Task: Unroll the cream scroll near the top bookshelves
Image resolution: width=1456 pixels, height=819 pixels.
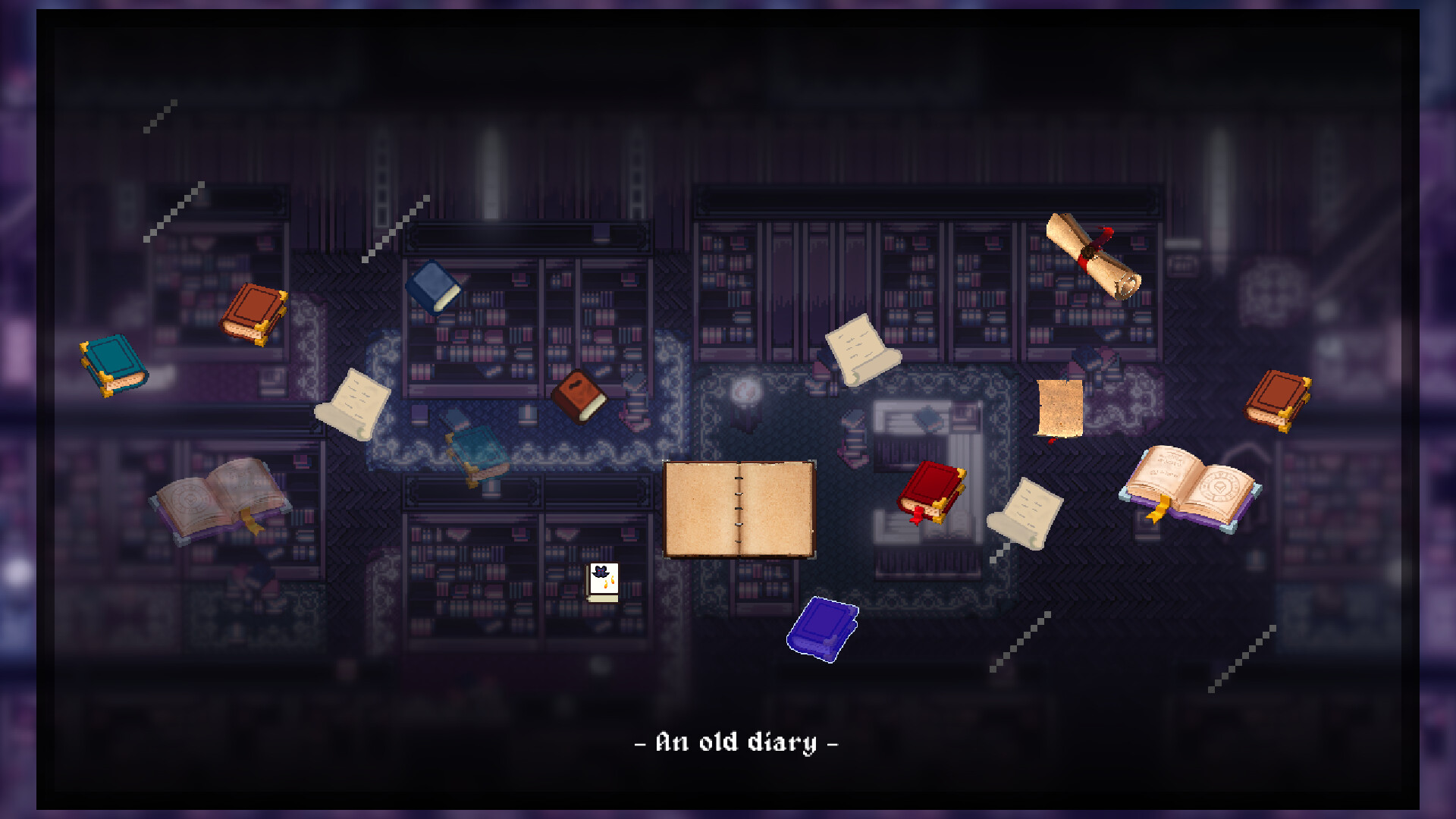Action: click(x=861, y=349)
